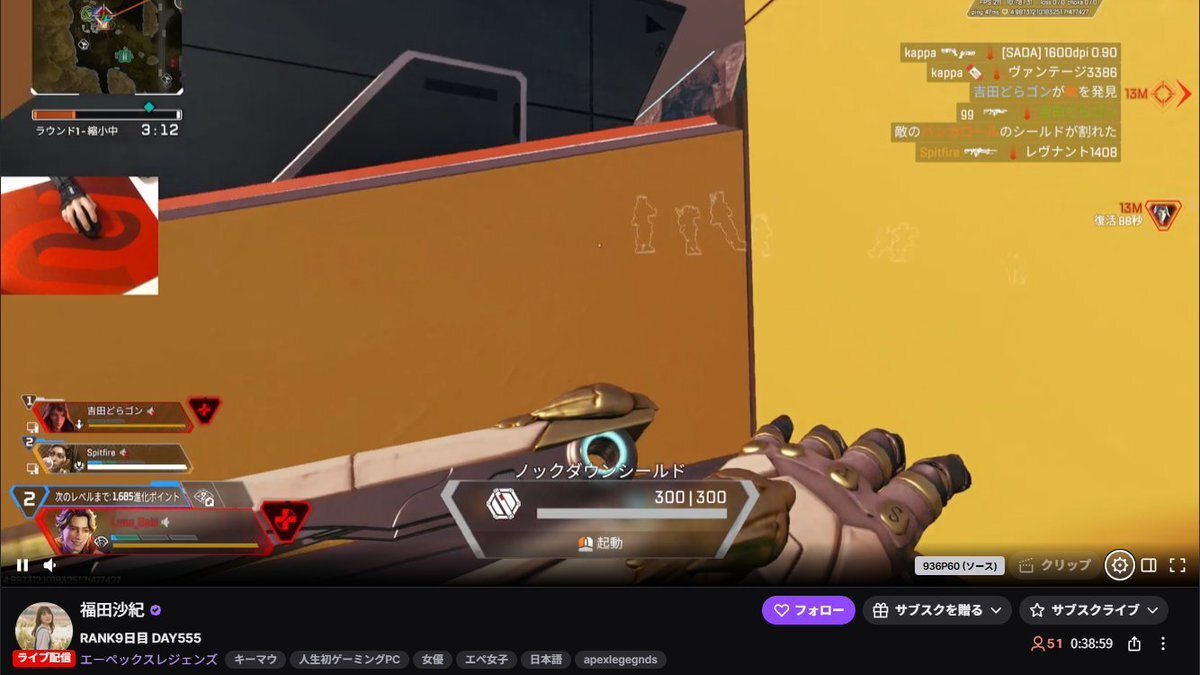
Task: Click the Knockdown Shield icon
Action: [x=503, y=503]
